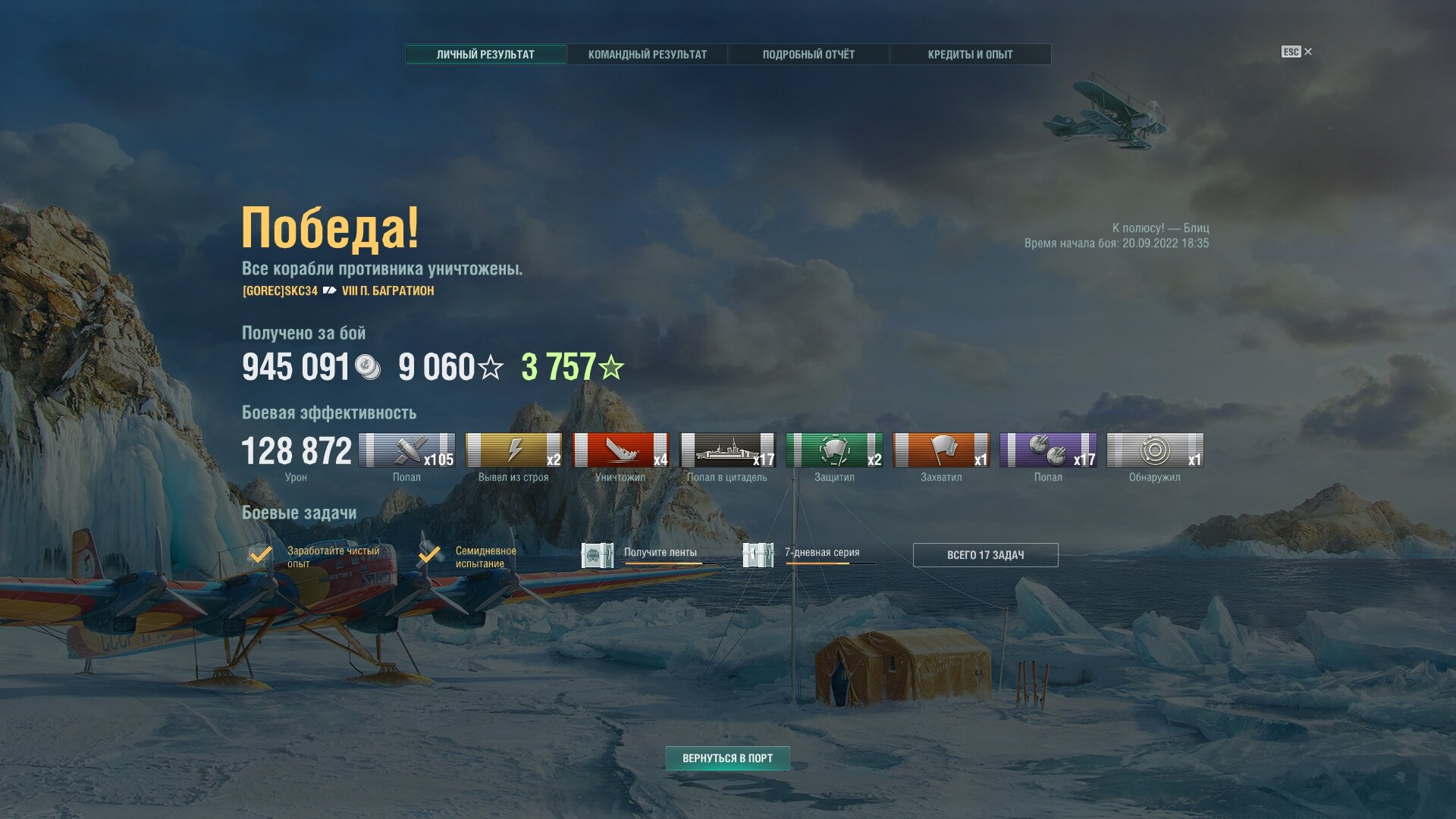
Task: Click the green Защитил x2 ribbon
Action: point(834,450)
